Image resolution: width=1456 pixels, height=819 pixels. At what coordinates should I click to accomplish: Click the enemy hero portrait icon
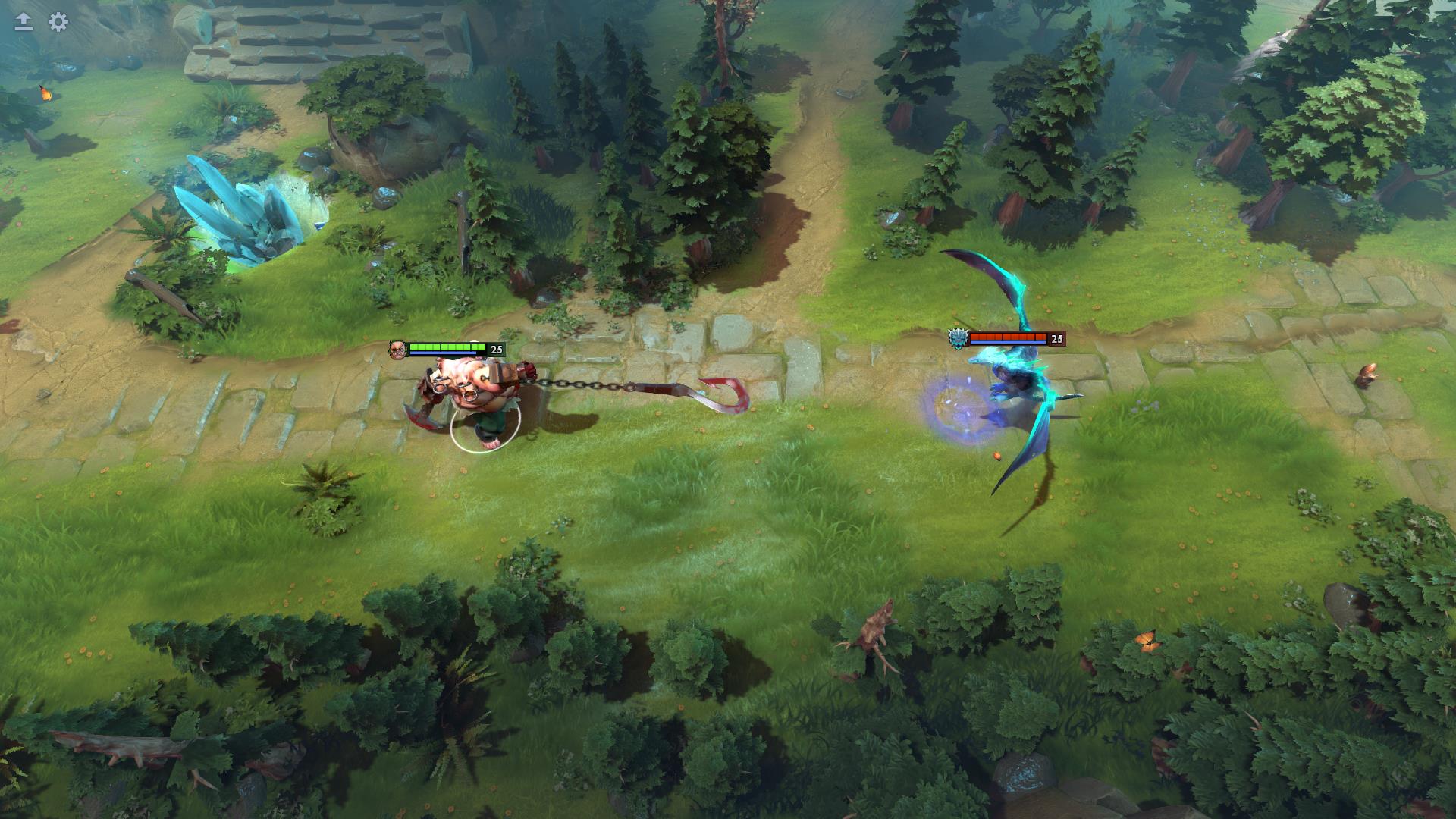[x=957, y=340]
